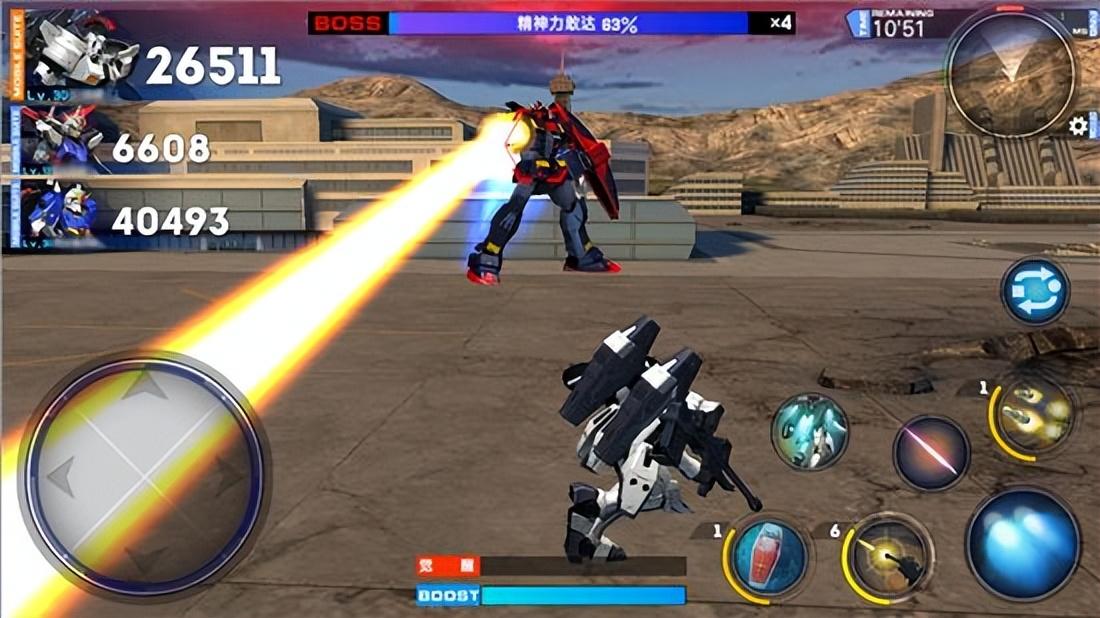
Task: Switch to the blue Gundam portrait
Action: (58, 214)
